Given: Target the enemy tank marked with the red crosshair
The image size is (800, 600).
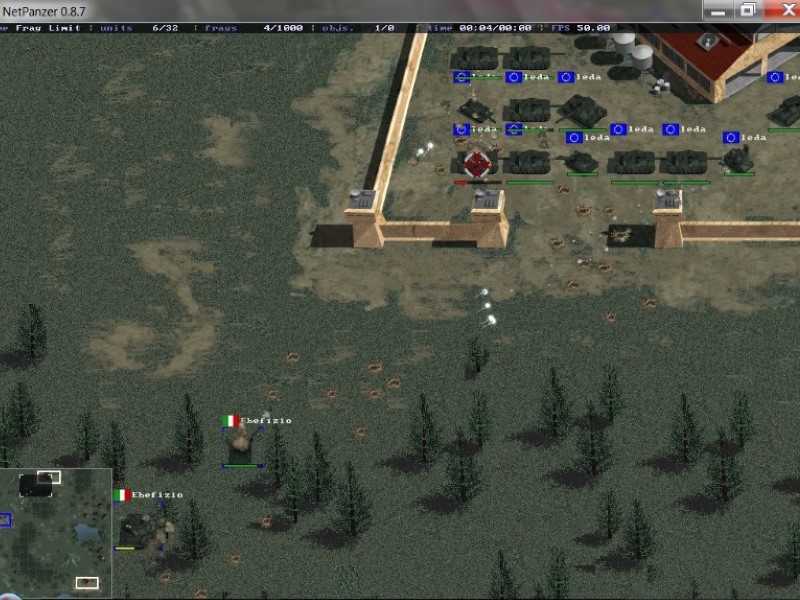Looking at the screenshot, I should pos(479,163).
